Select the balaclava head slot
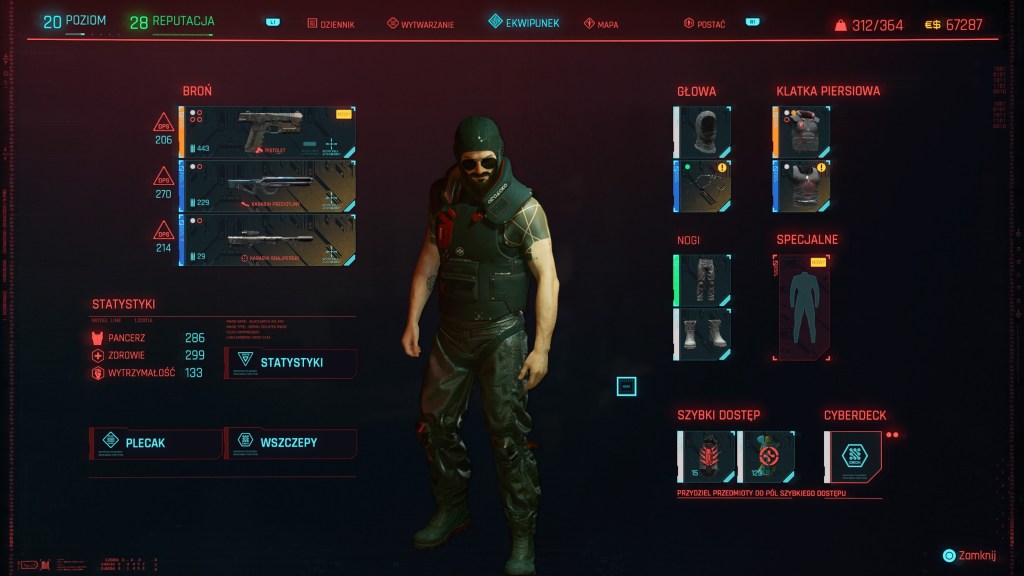 click(703, 132)
